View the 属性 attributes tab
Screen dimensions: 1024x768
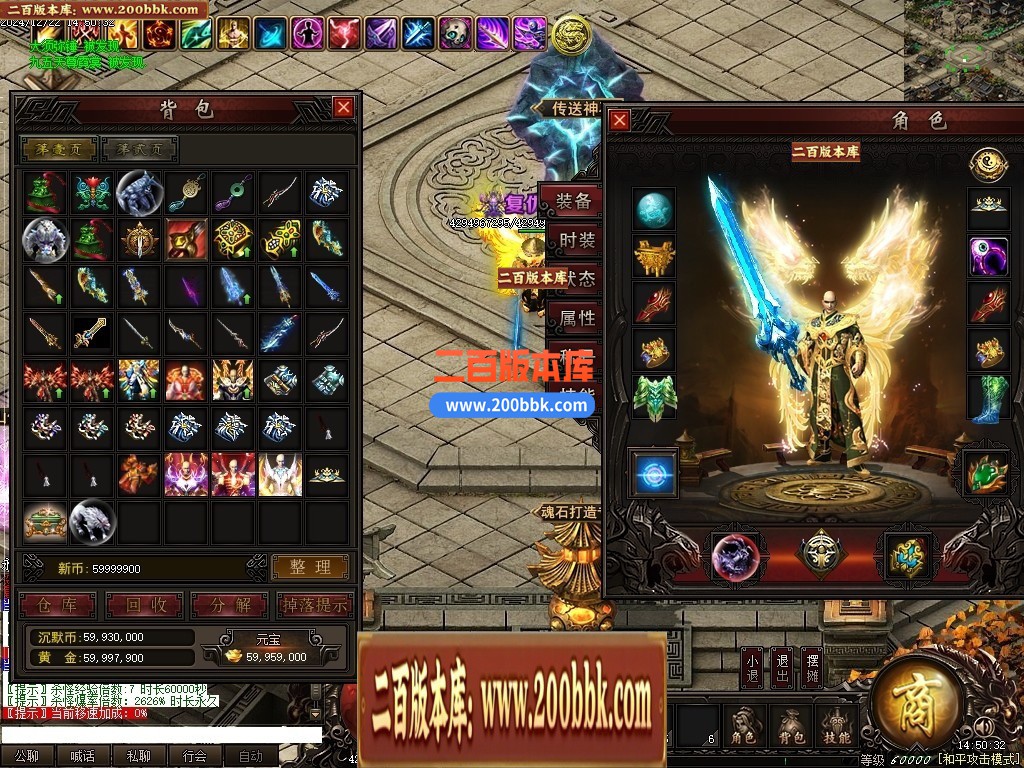click(x=577, y=319)
